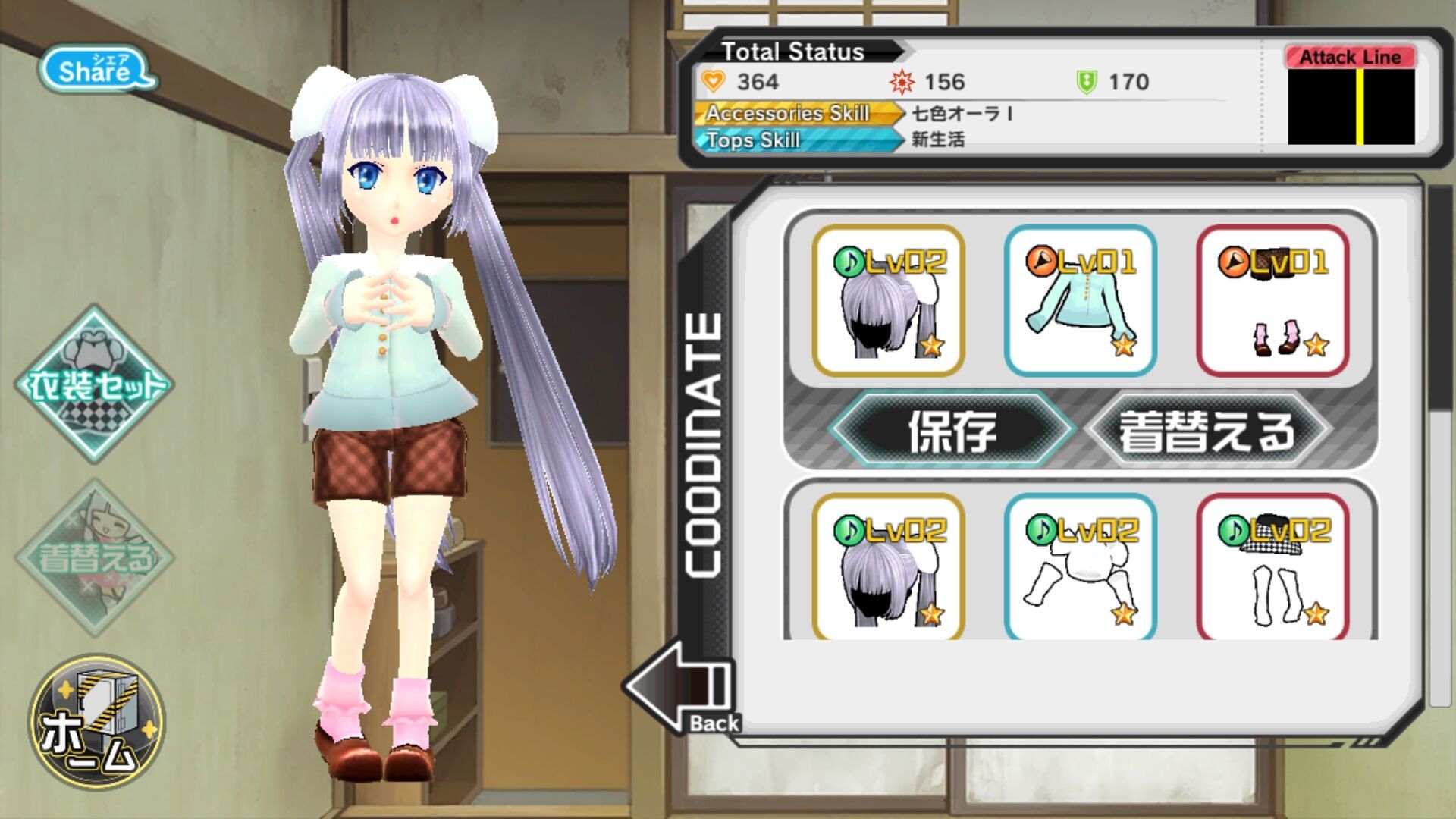Screen dimensions: 1456x819
Task: Choose the mint green blouse top slot
Action: [x=1080, y=301]
